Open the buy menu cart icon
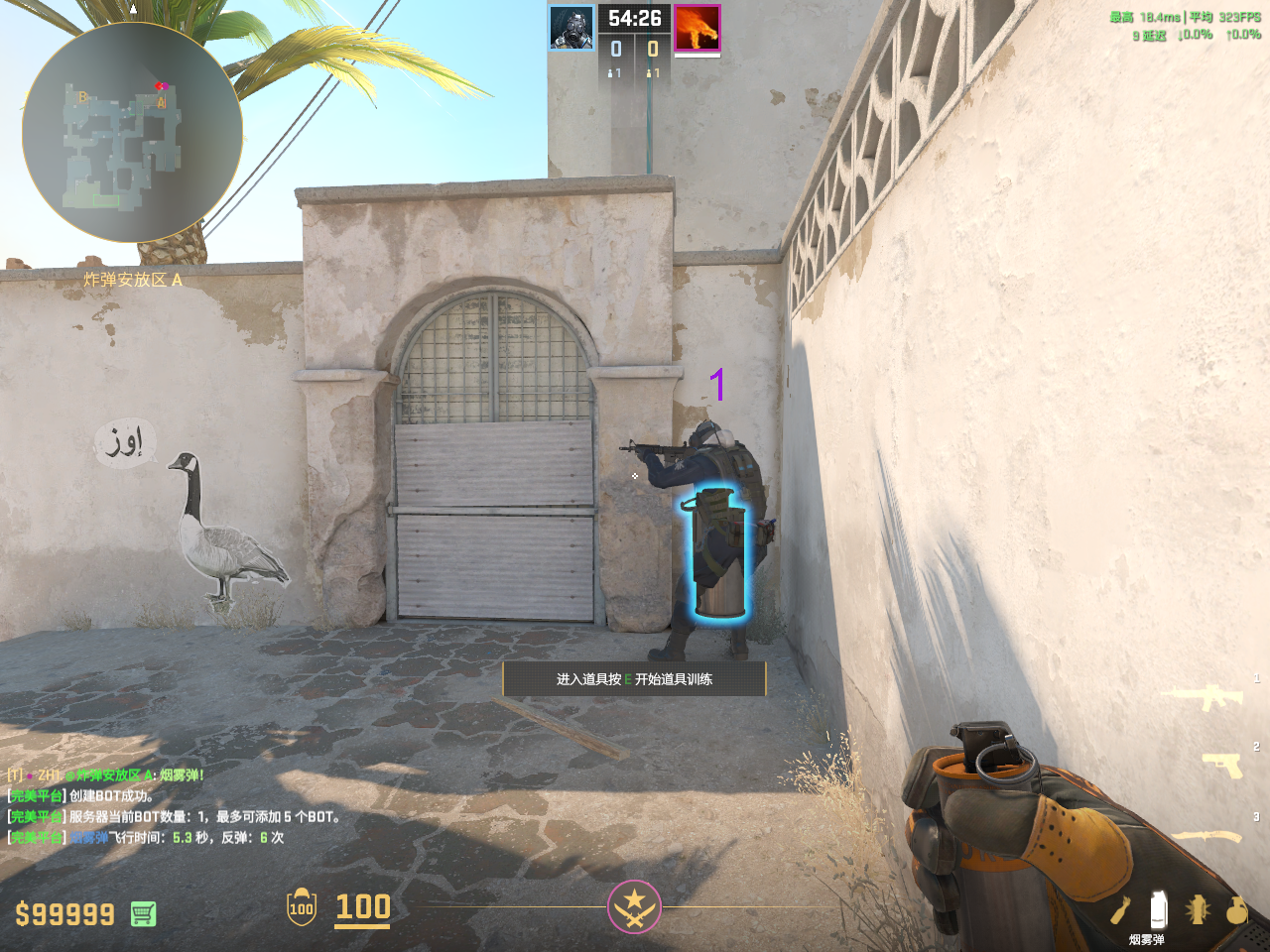This screenshot has height=952, width=1270. [143, 913]
